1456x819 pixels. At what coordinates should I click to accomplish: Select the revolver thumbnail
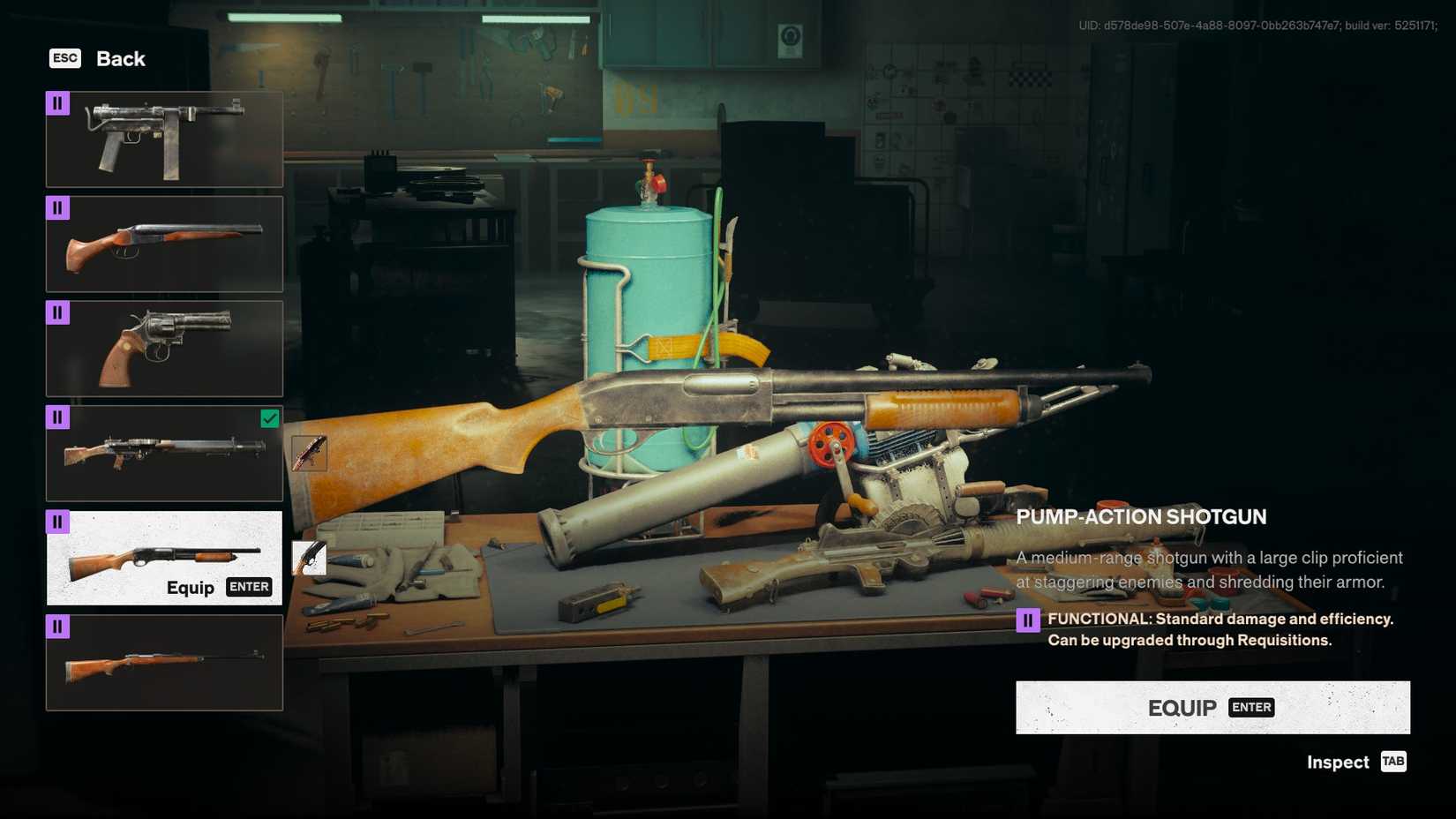164,349
